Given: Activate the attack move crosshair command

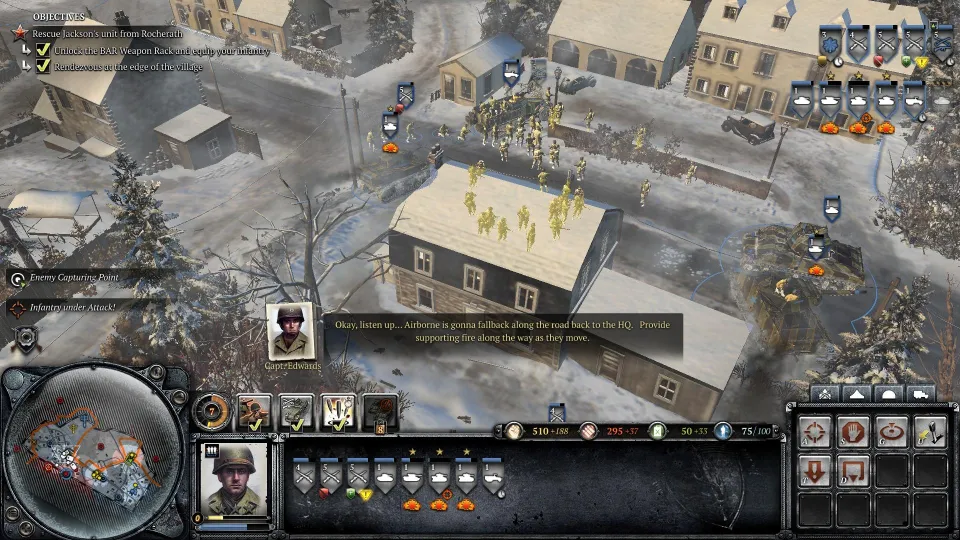Looking at the screenshot, I should pyautogui.click(x=814, y=432).
